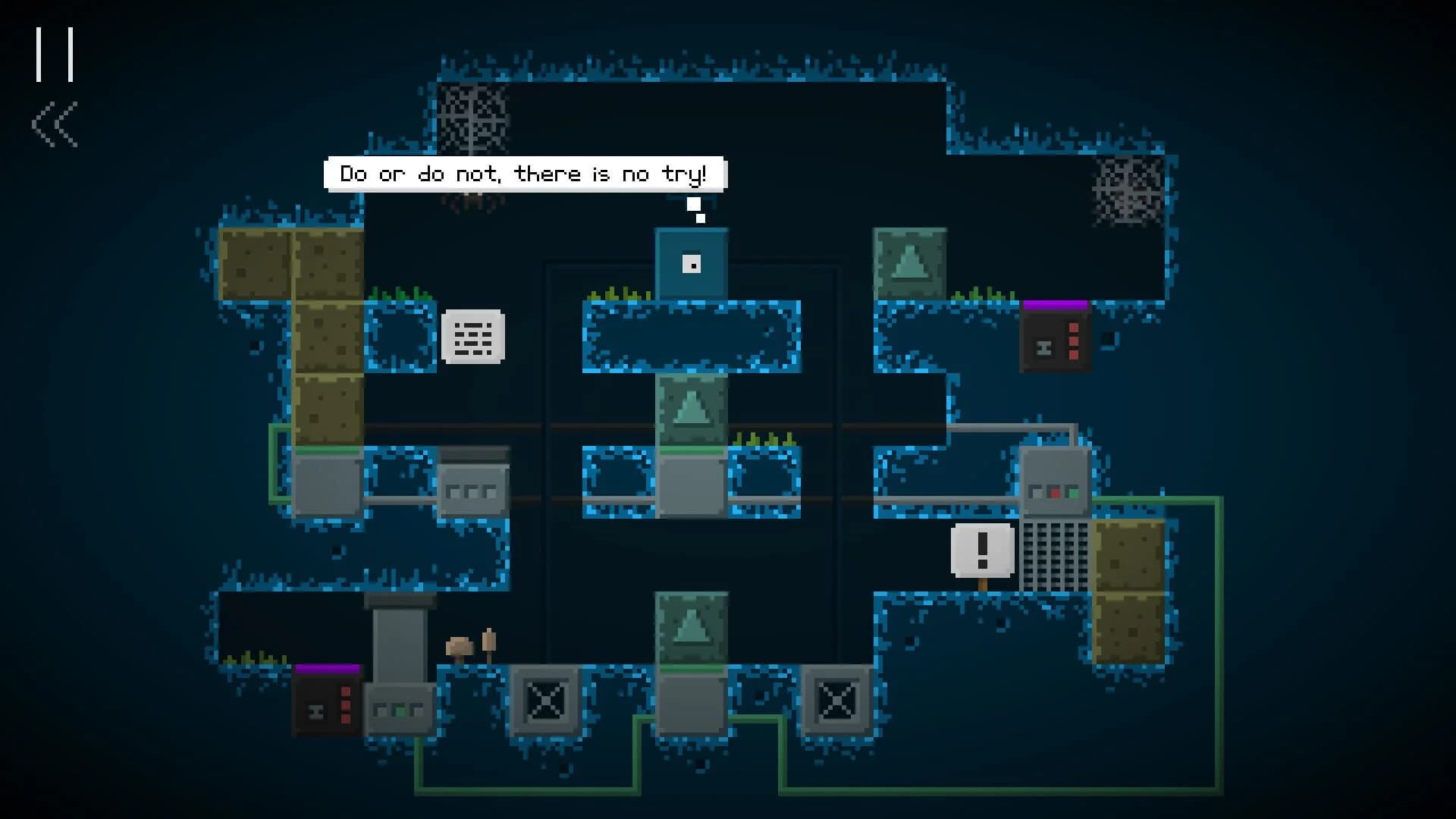Click the speech bubble saying there is no try
Screen dimensions: 1456x819
click(526, 173)
